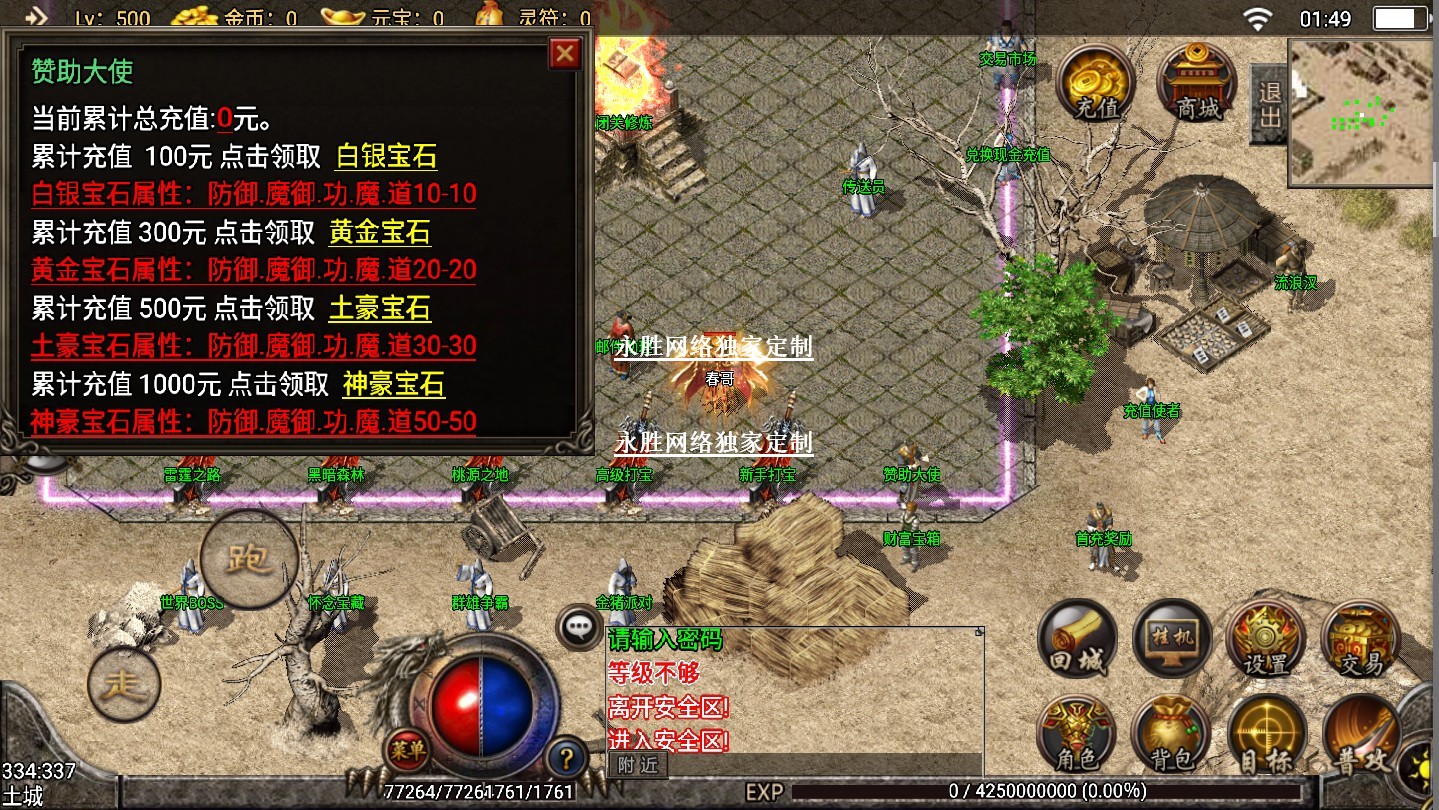The width and height of the screenshot is (1439, 810).
Task: Claim the 土豪宝石 reward link
Action: tap(380, 308)
